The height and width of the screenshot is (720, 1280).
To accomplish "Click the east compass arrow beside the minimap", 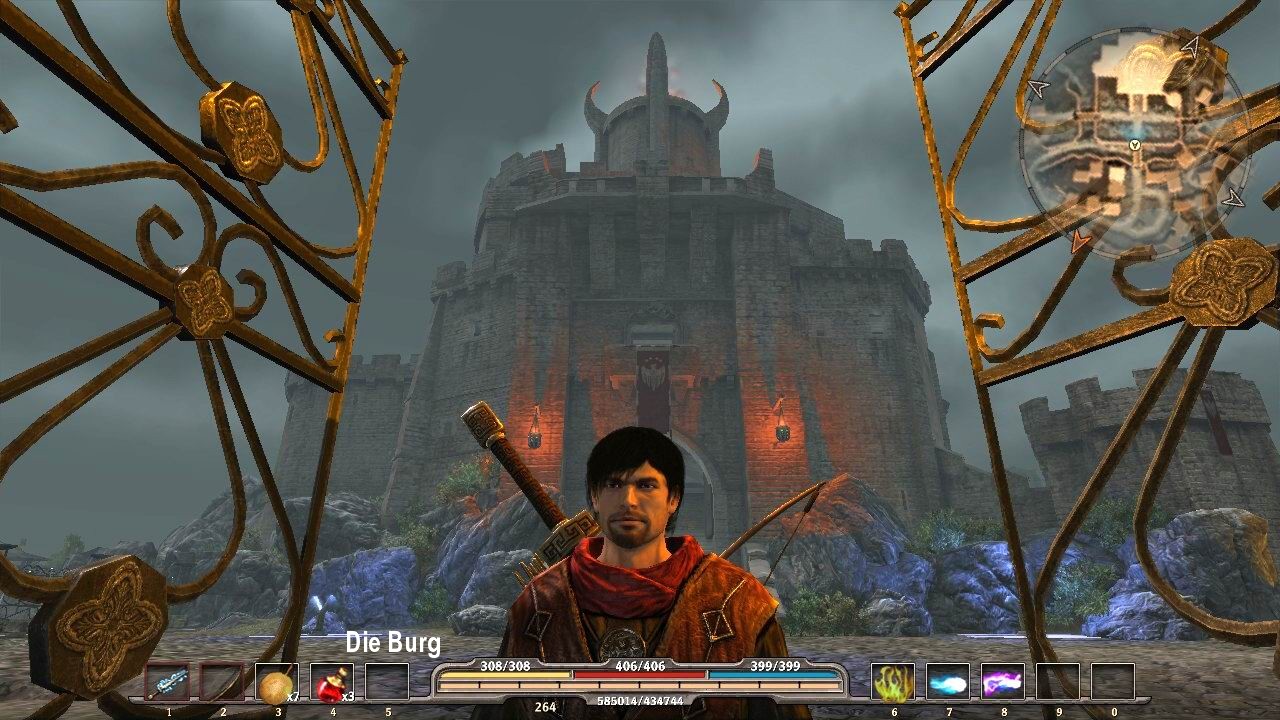I will click(1232, 198).
